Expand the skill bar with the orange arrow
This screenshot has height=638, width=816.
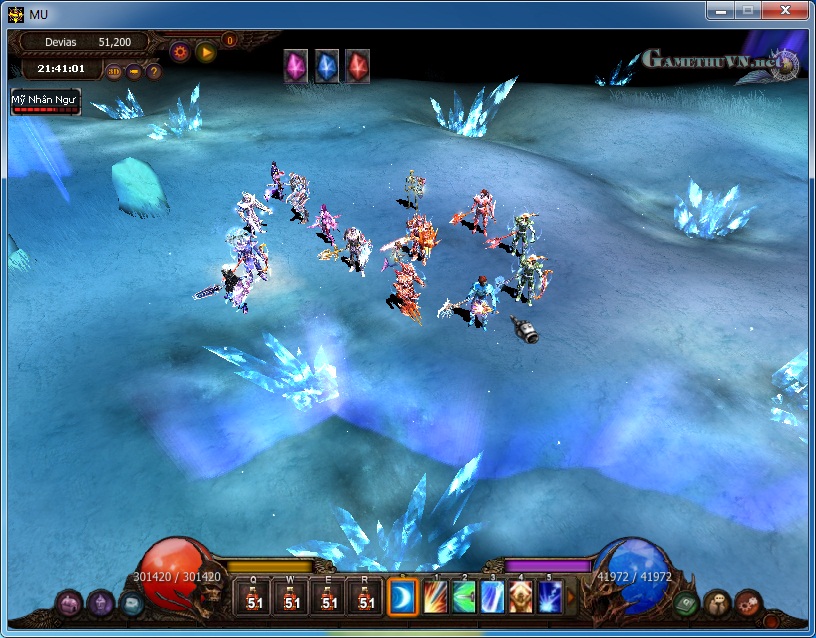coord(571,597)
